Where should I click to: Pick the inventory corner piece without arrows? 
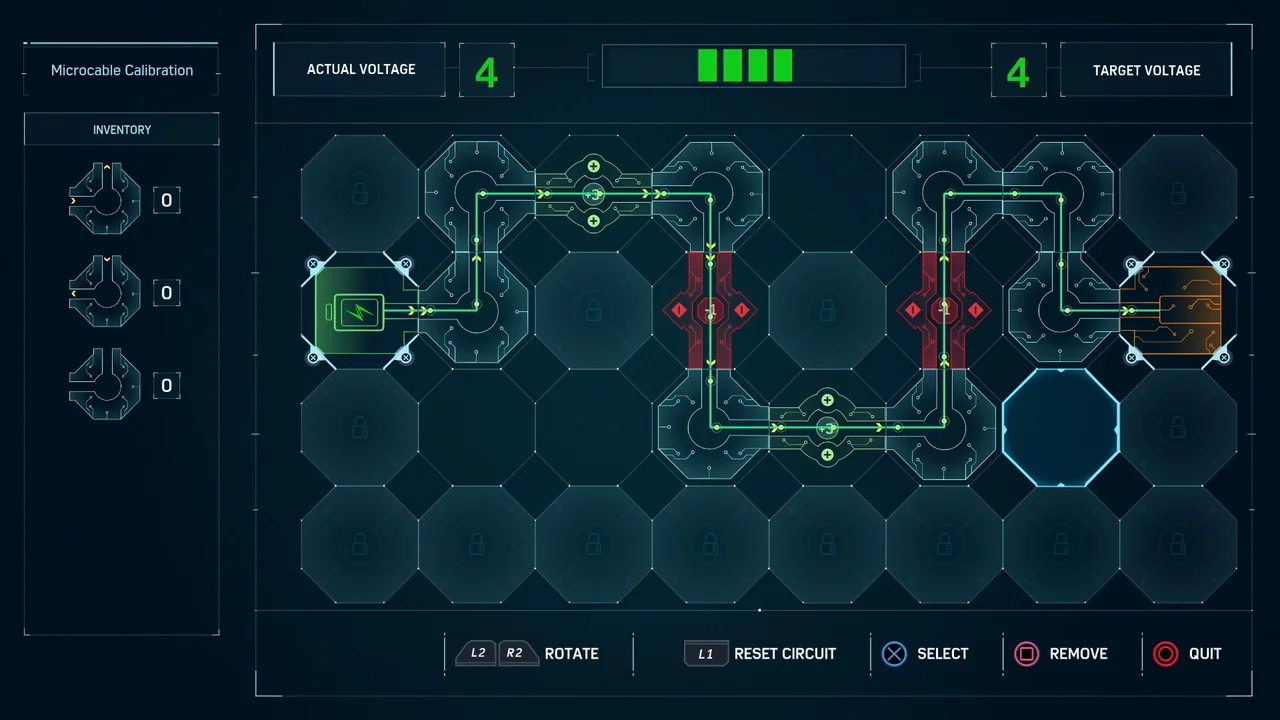pyautogui.click(x=105, y=384)
